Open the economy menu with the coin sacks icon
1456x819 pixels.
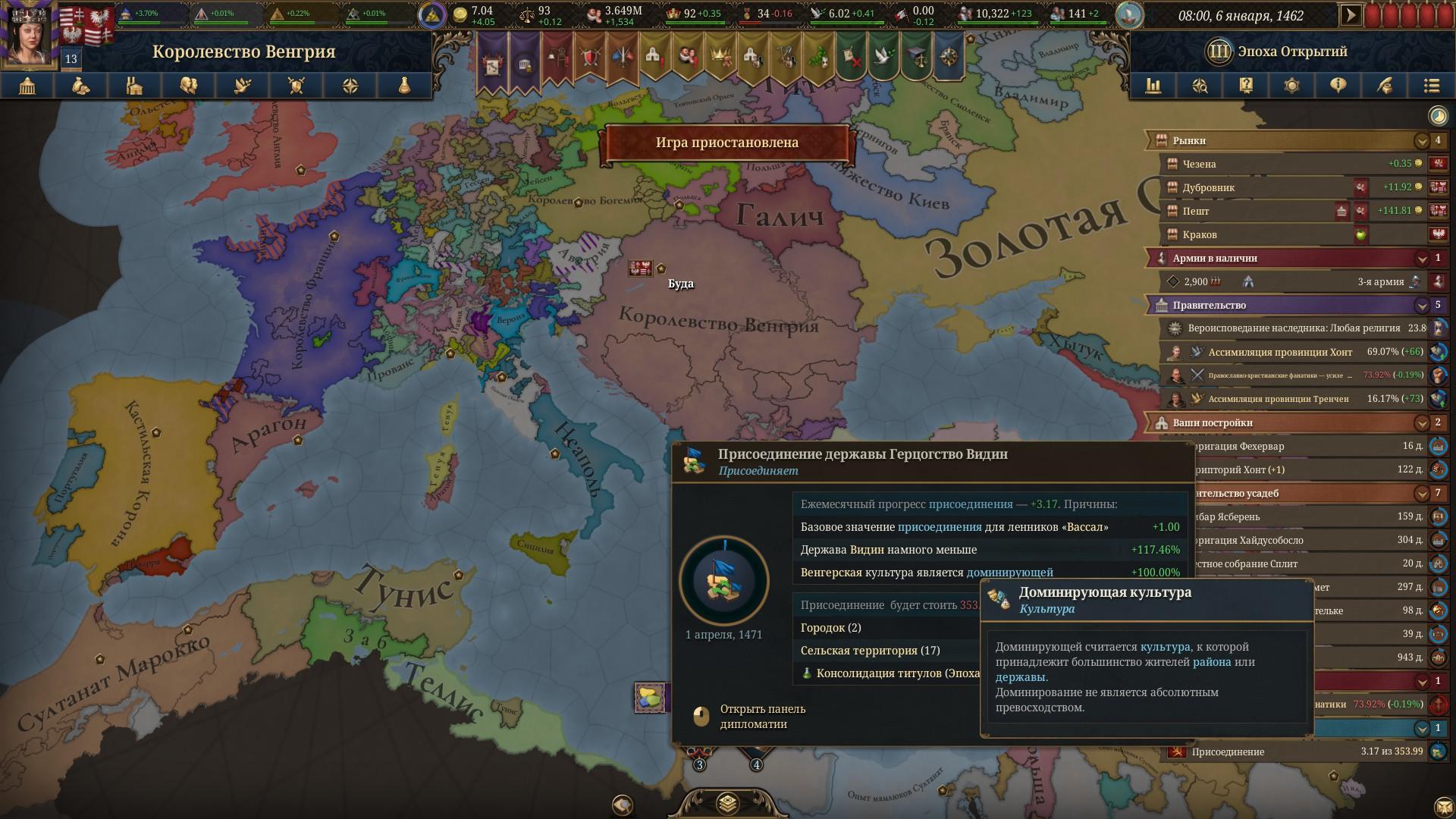pos(81,86)
